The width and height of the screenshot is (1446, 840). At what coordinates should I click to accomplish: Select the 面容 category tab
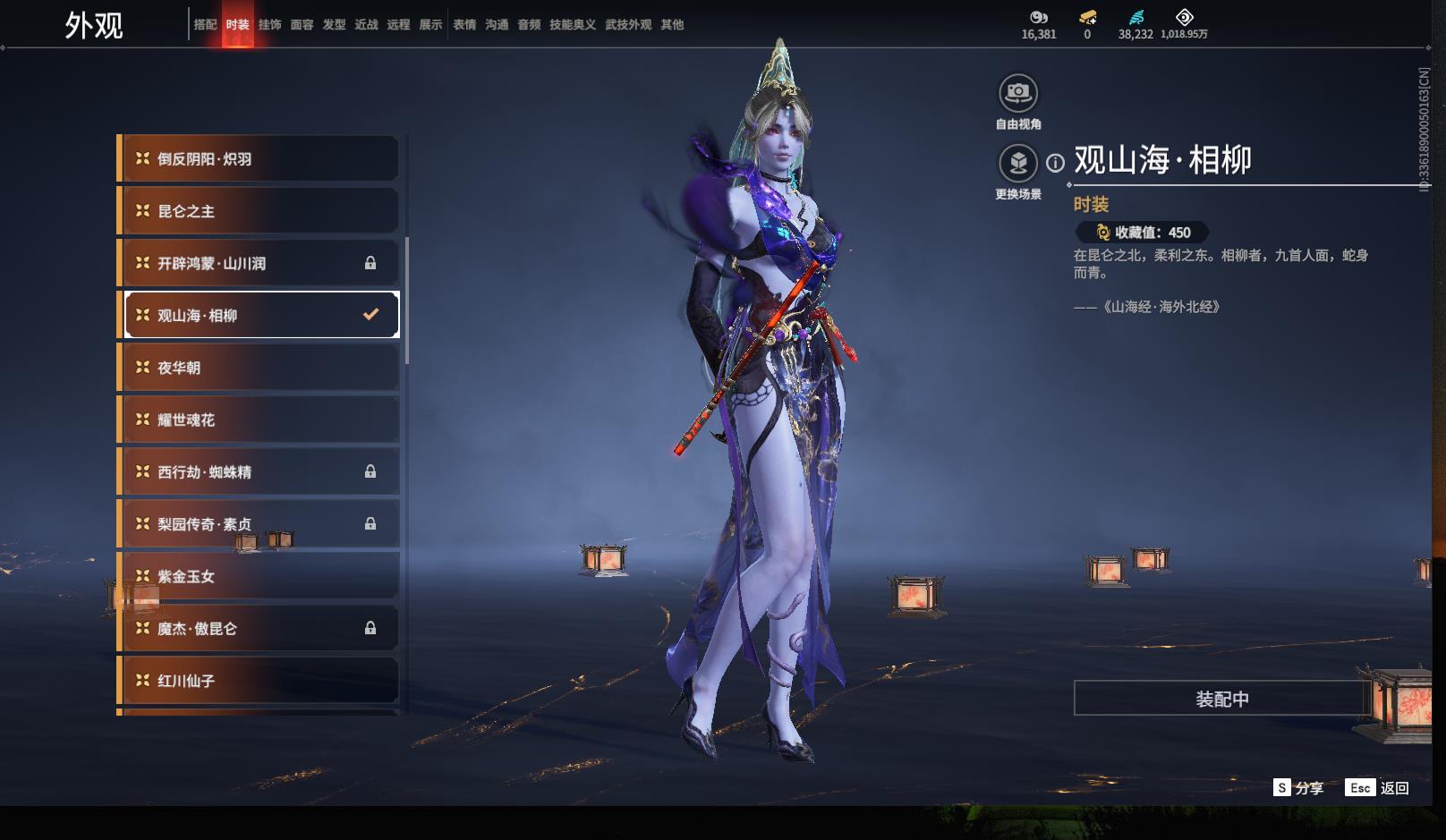tap(302, 25)
